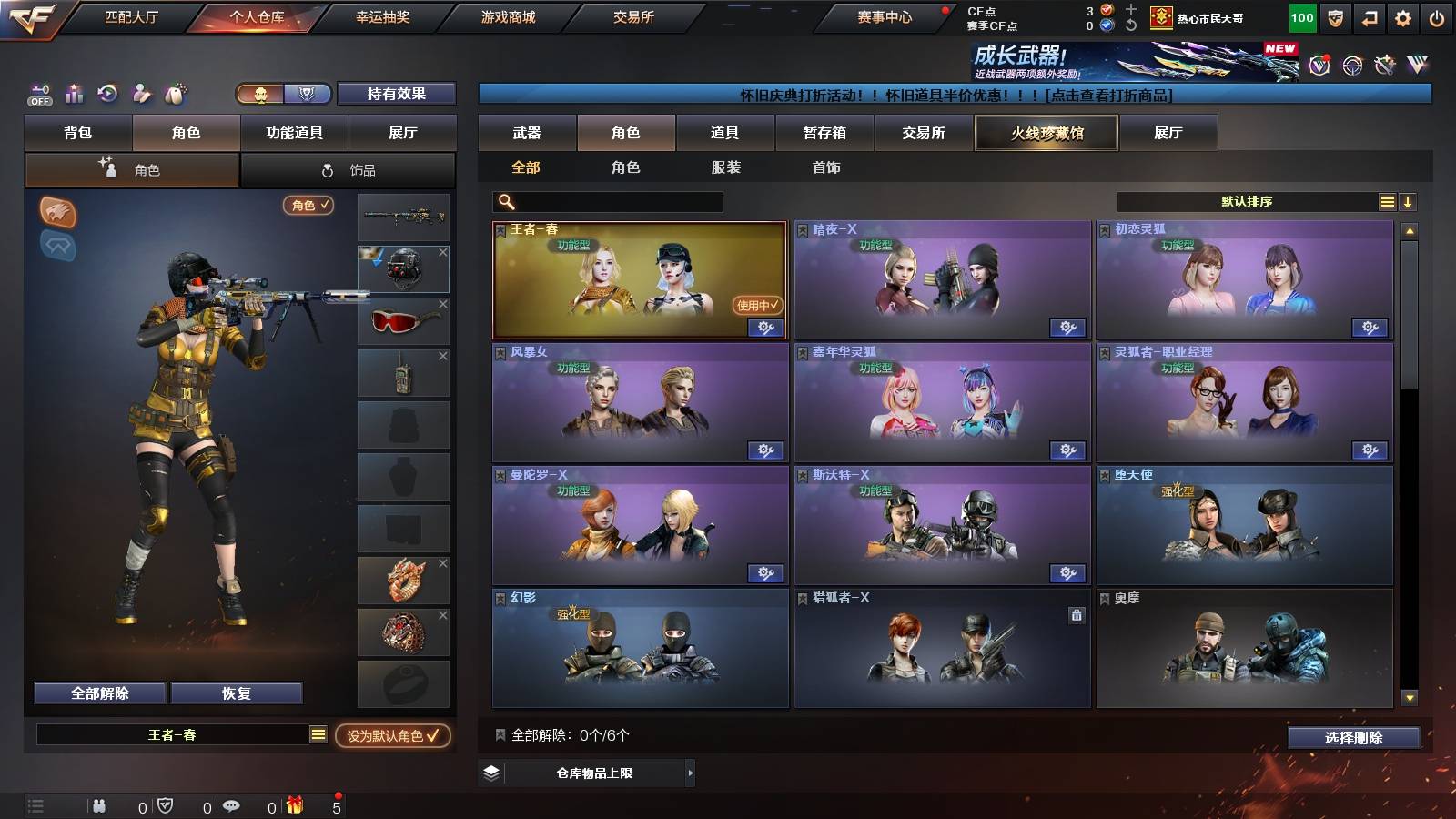Expand the 仓库物品上限 panel arrow

[x=690, y=775]
